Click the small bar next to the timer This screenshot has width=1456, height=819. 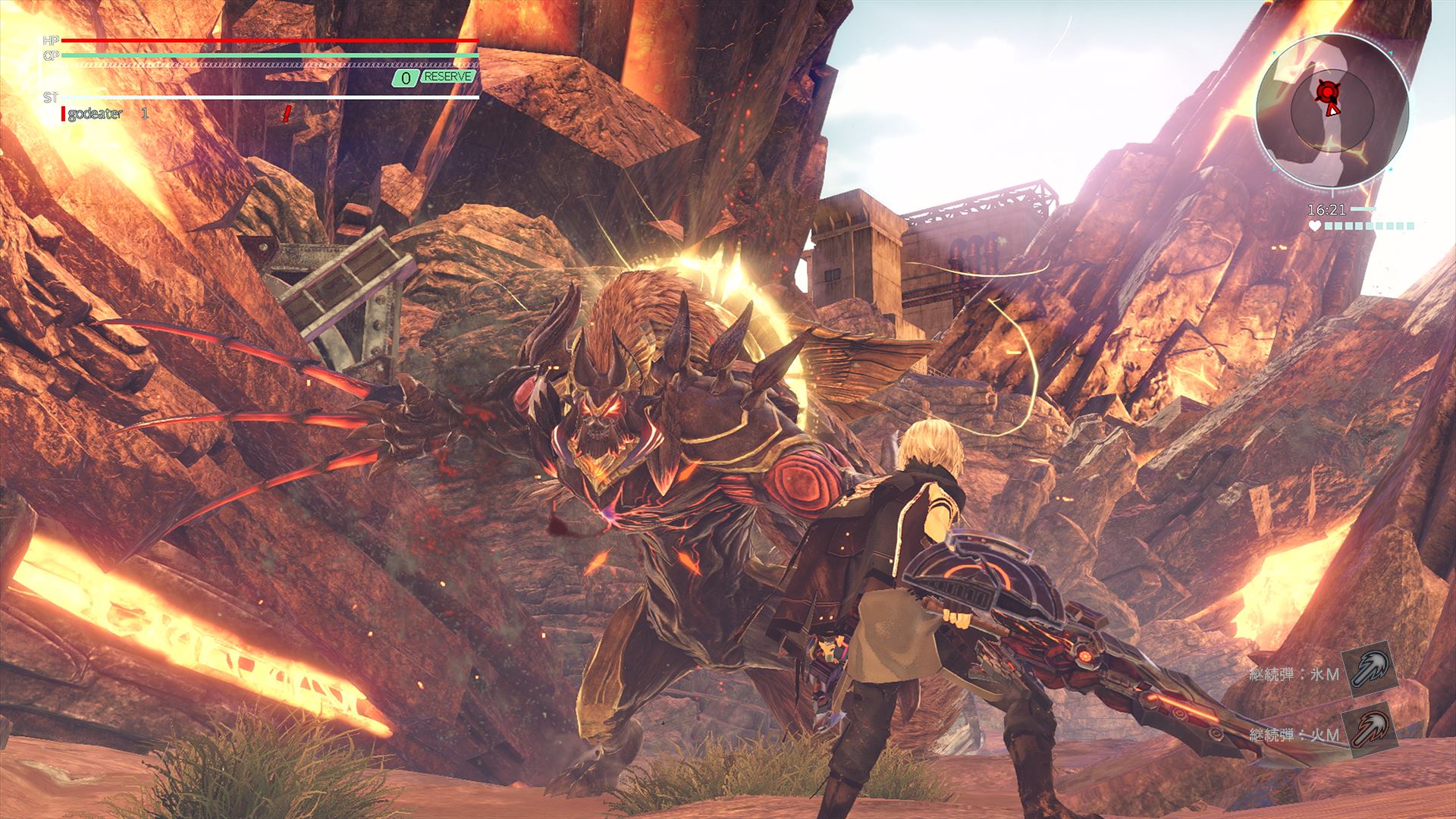coord(1363,207)
